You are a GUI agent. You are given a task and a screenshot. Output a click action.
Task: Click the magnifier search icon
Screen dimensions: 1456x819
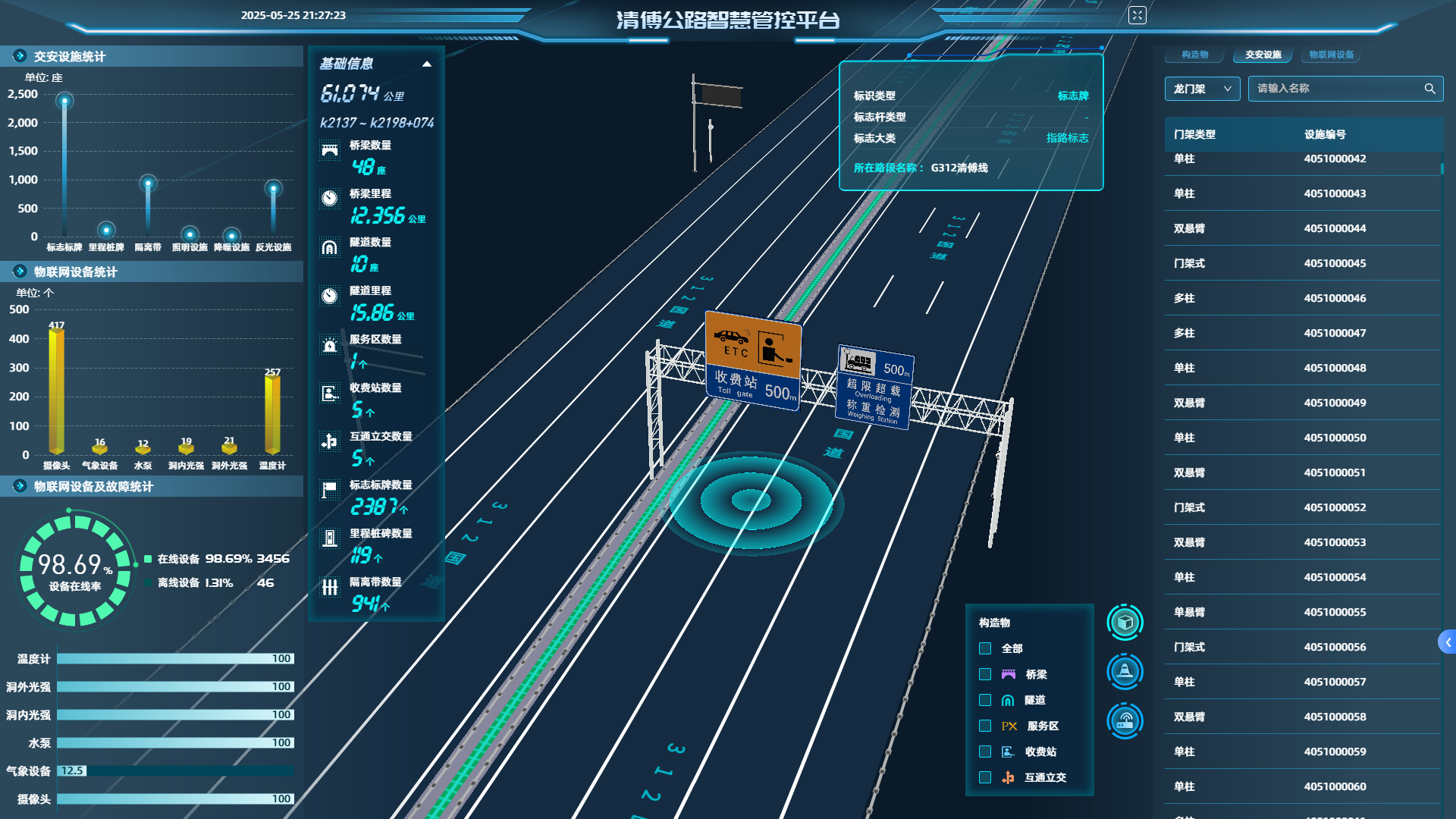click(x=1429, y=89)
